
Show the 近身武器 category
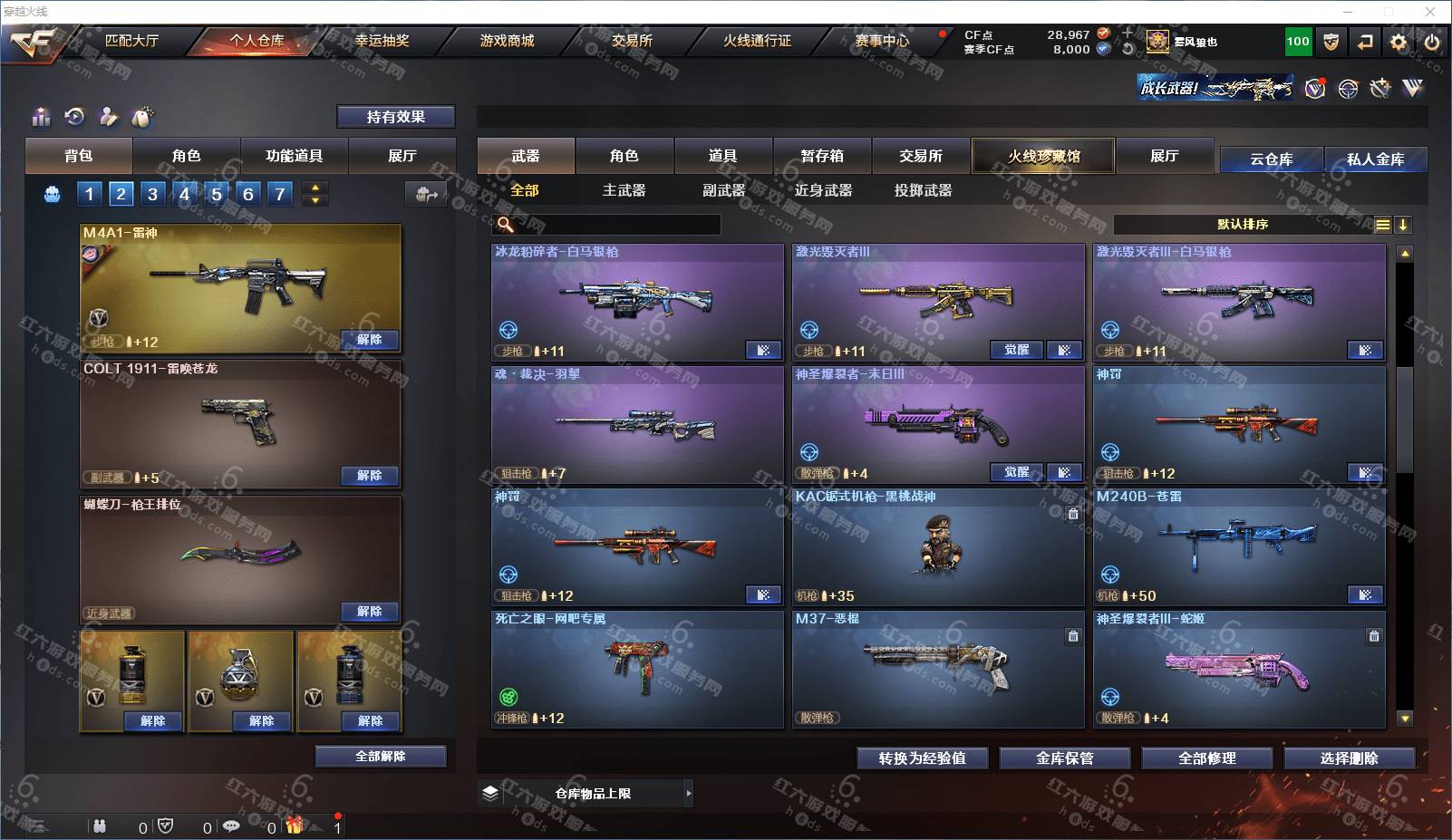coord(823,190)
